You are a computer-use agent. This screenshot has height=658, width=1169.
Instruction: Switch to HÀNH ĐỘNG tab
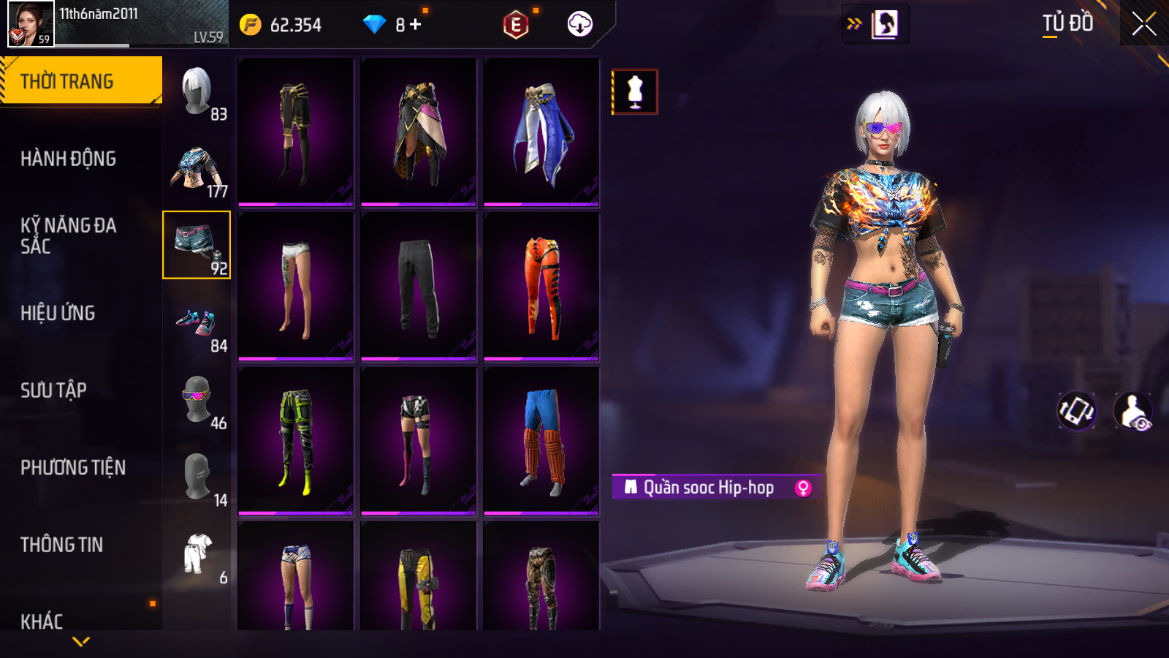pyautogui.click(x=68, y=159)
